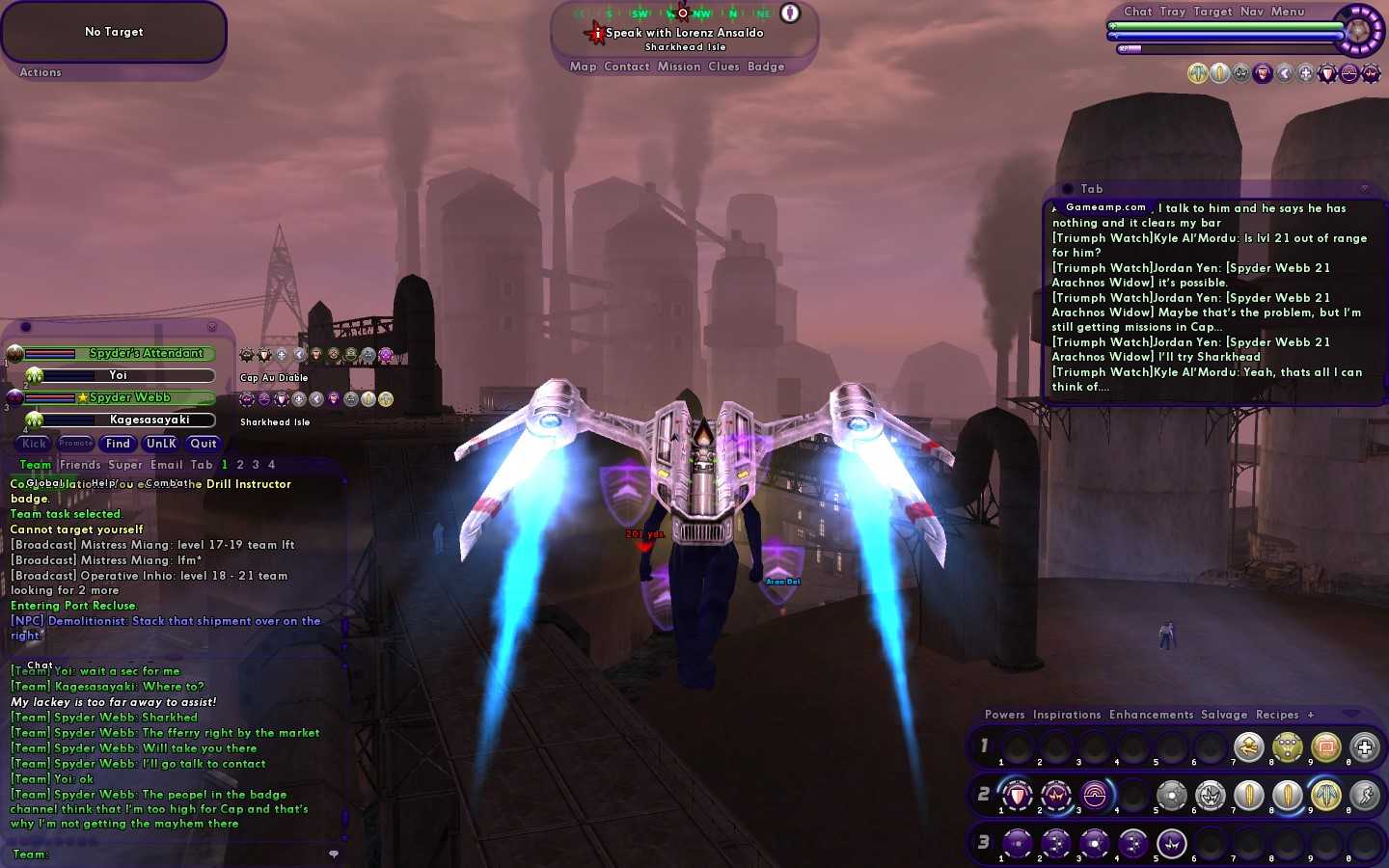This screenshot has width=1389, height=868.
Task: View the Badge list
Action: 766,67
